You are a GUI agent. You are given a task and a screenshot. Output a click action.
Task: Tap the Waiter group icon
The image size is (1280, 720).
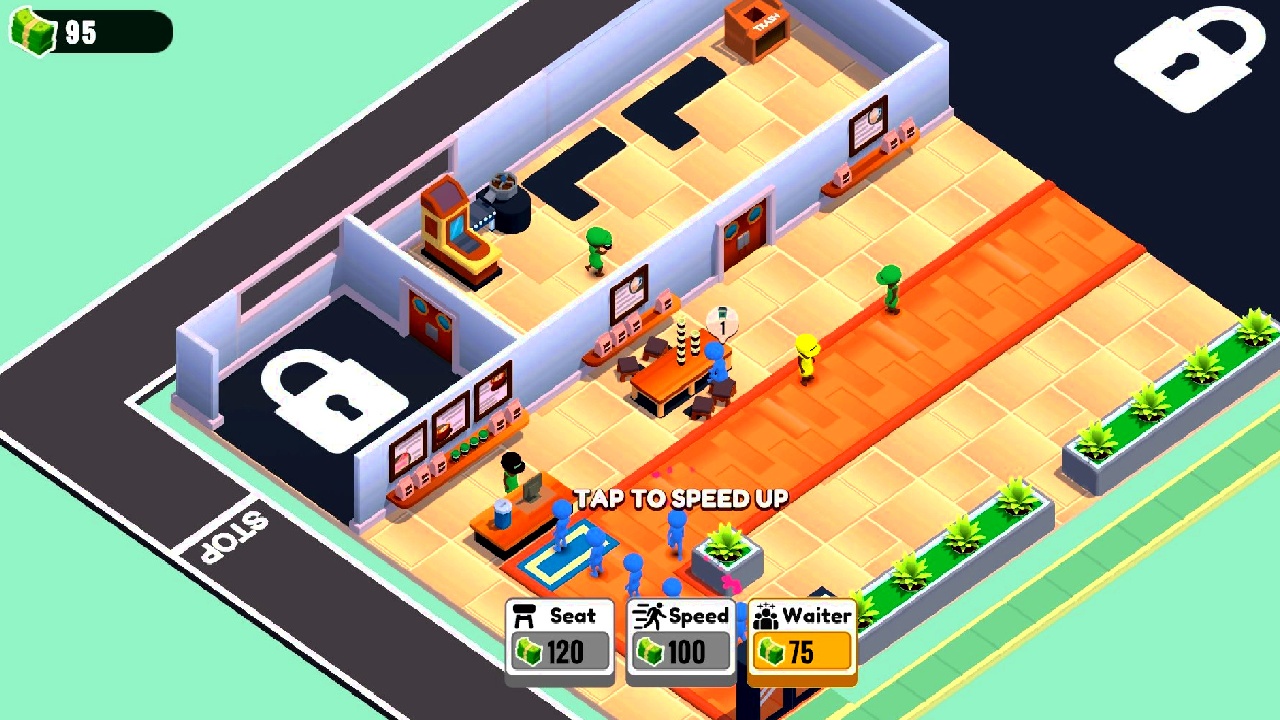click(768, 615)
